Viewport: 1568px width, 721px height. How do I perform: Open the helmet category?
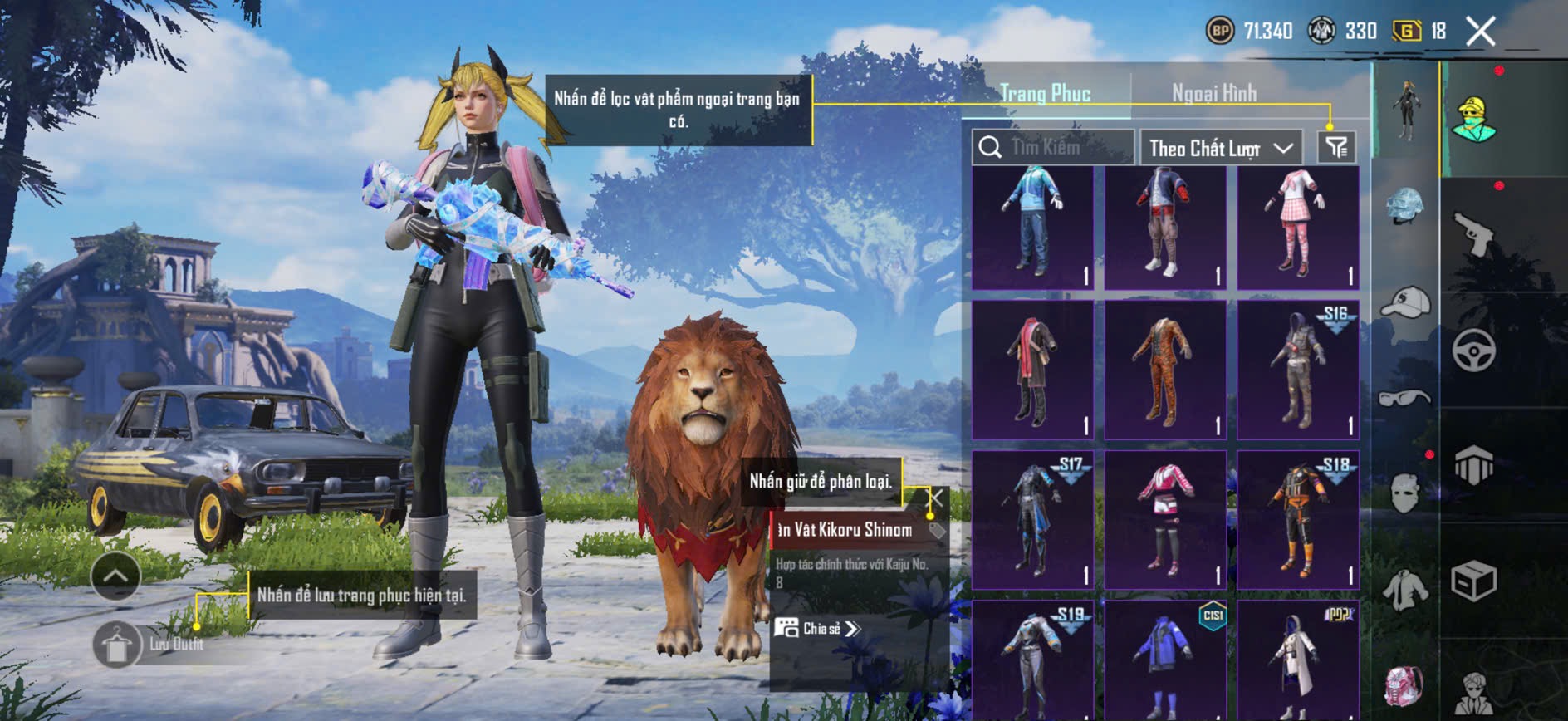pos(1405,205)
